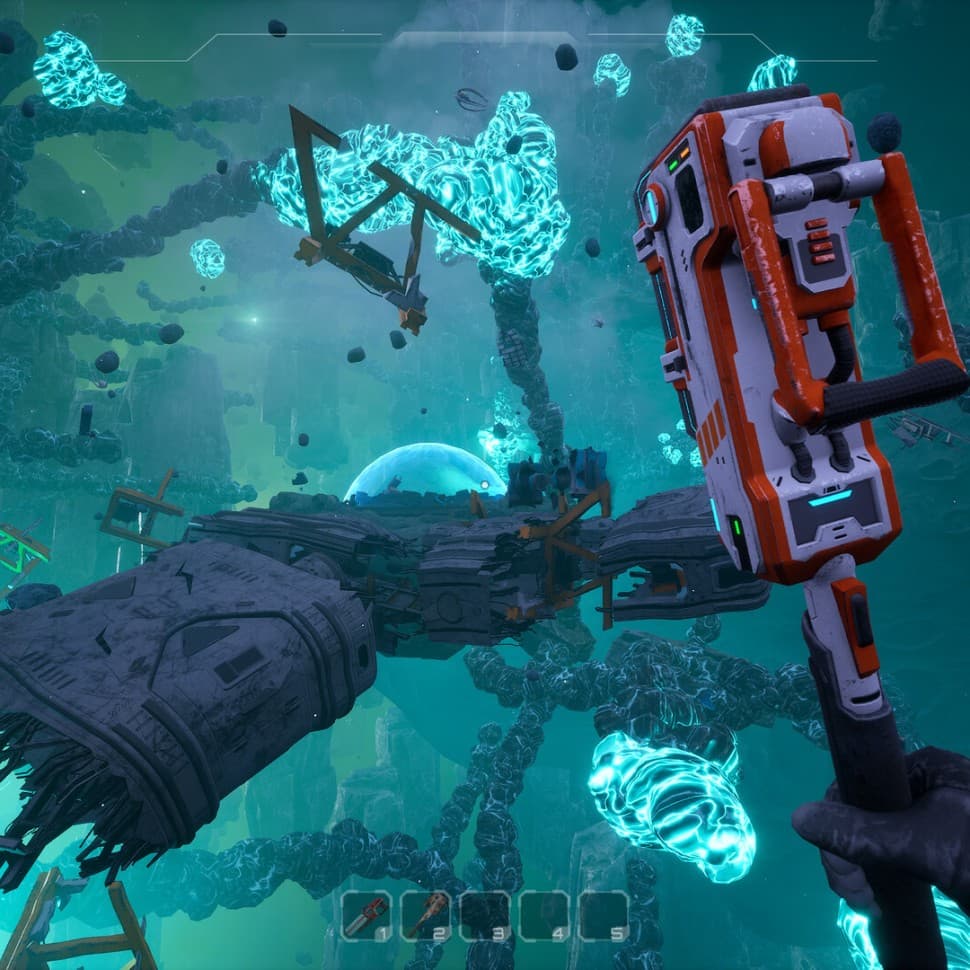Equip the hammer tool in slot 2

pos(425,915)
